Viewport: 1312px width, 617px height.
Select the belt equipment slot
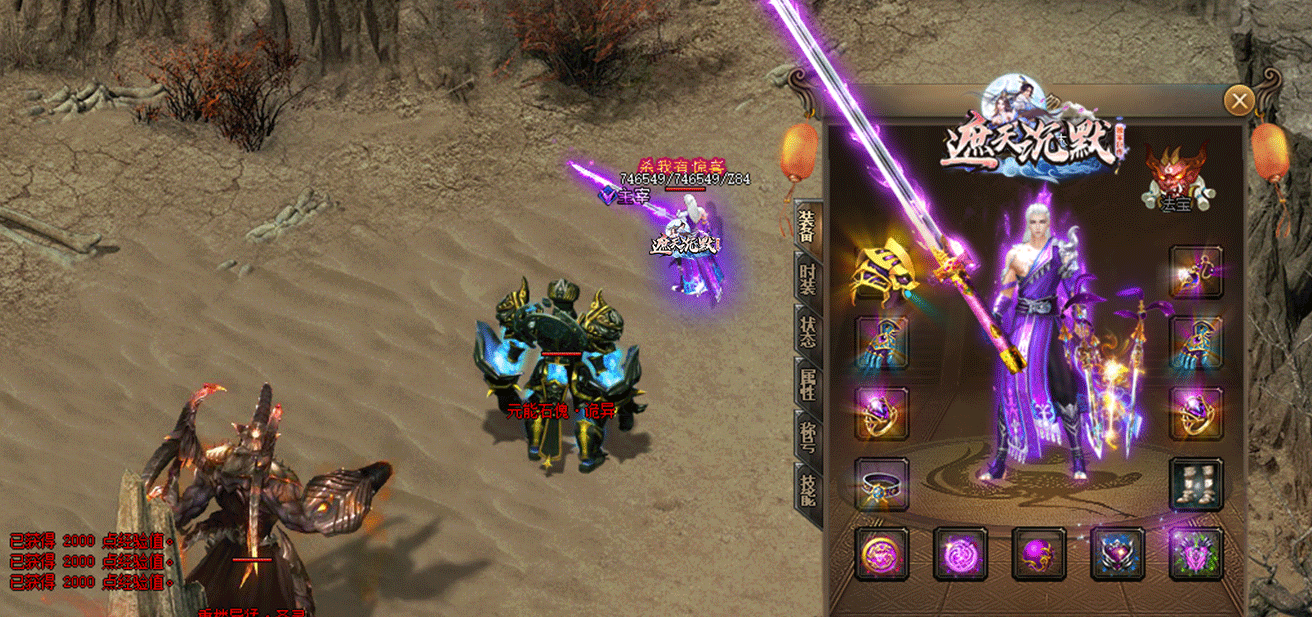tap(882, 485)
